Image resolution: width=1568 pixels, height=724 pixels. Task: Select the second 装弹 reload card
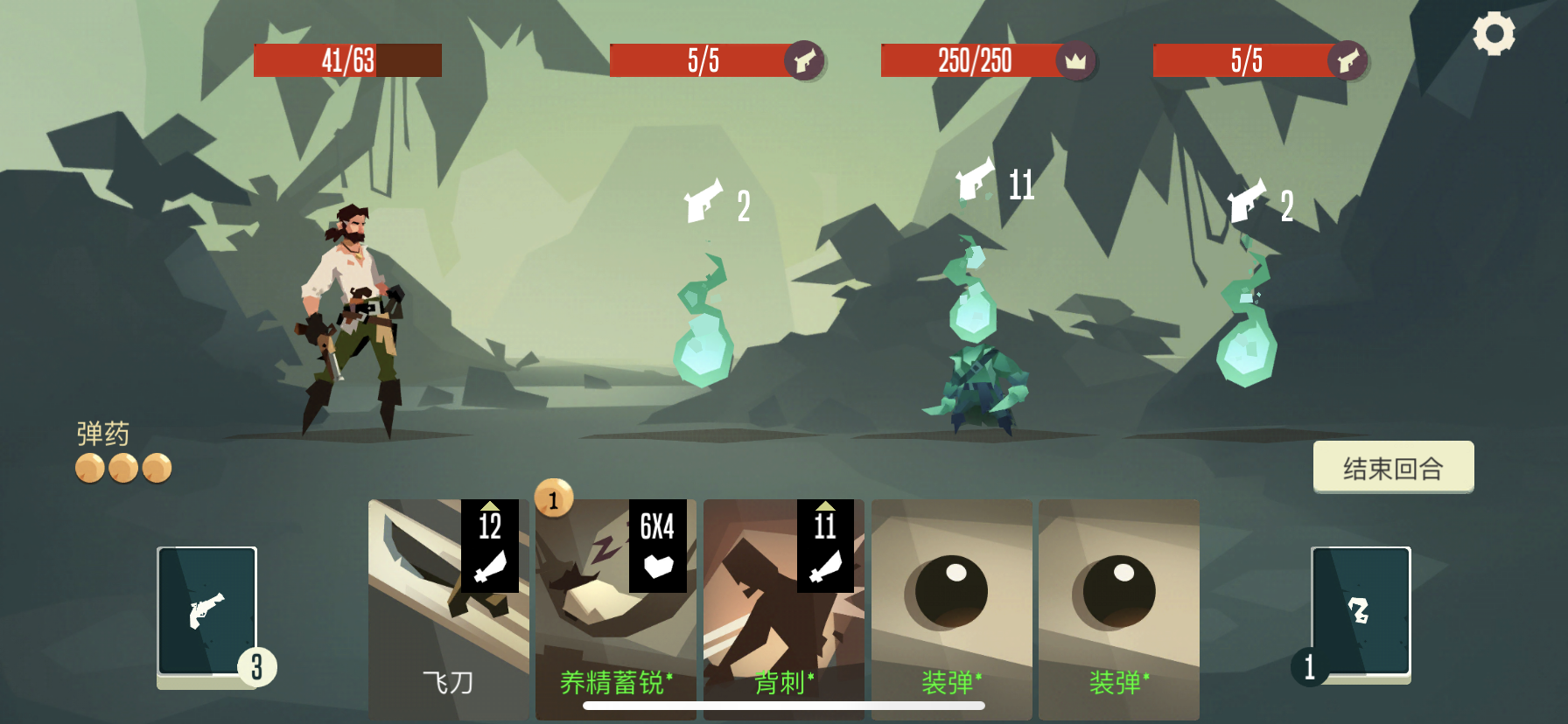[x=1119, y=603]
